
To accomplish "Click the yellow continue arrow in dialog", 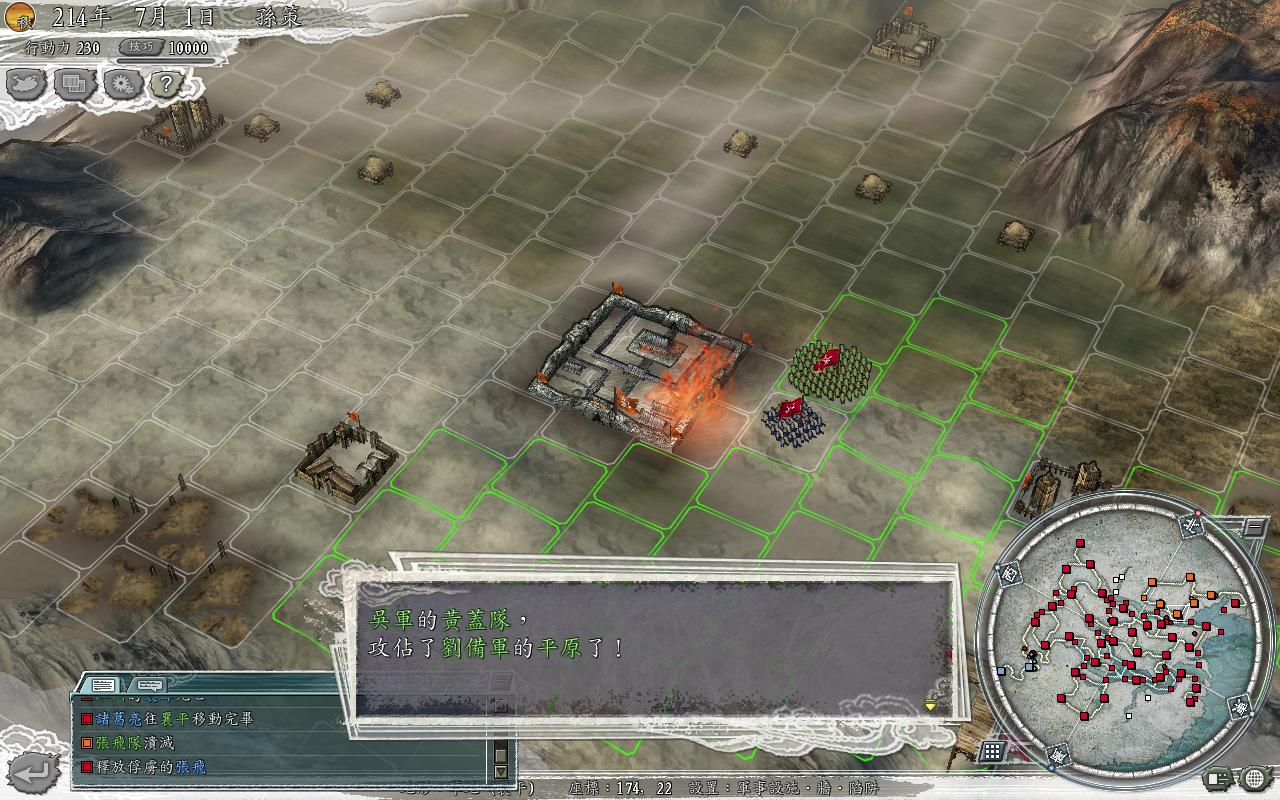I will coord(930,705).
